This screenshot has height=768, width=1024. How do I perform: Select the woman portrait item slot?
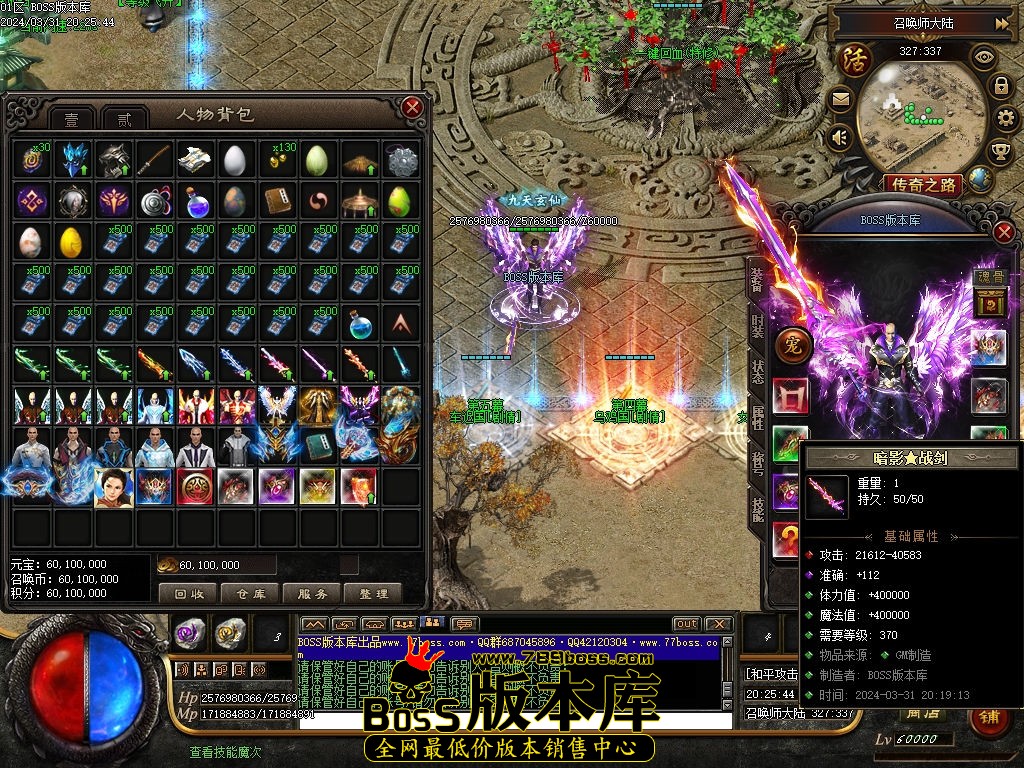click(x=113, y=488)
